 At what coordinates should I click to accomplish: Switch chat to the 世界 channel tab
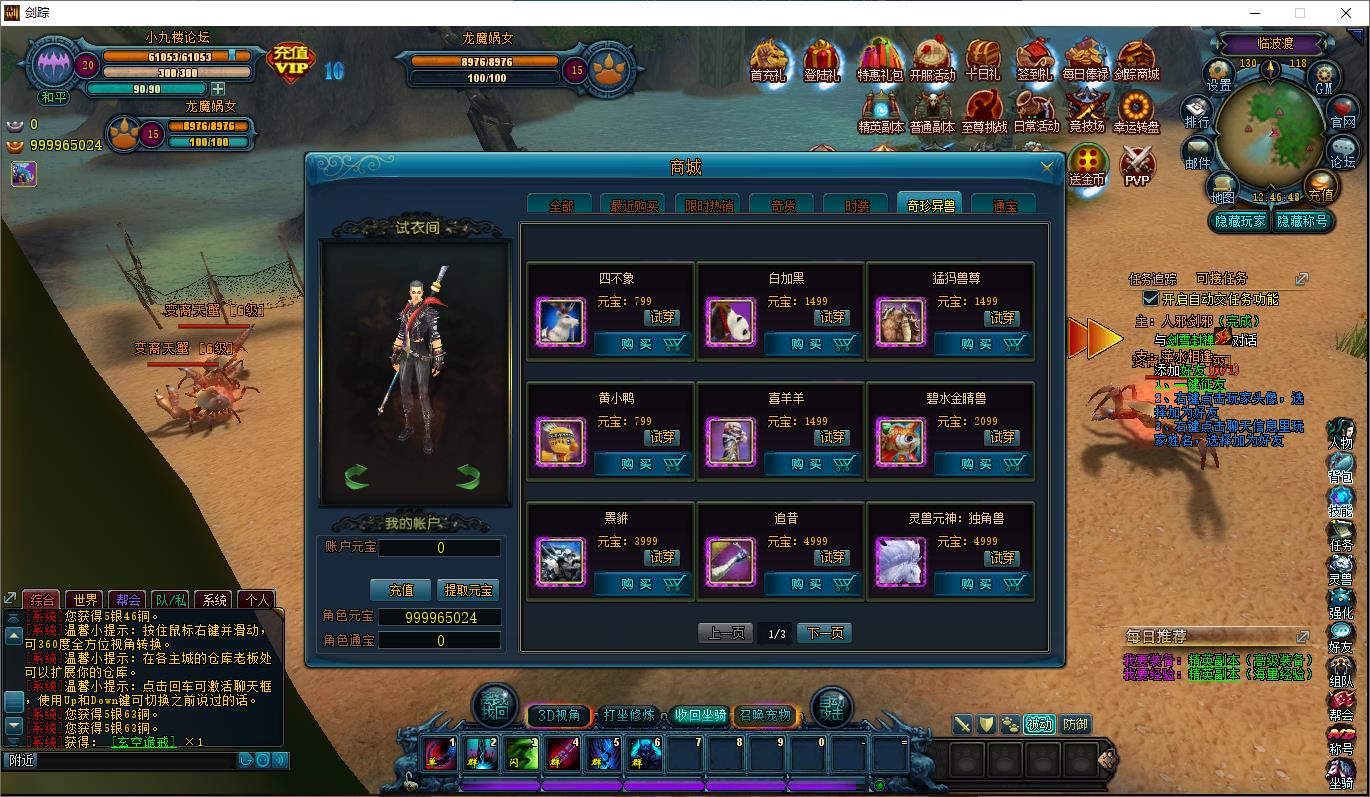[86, 600]
